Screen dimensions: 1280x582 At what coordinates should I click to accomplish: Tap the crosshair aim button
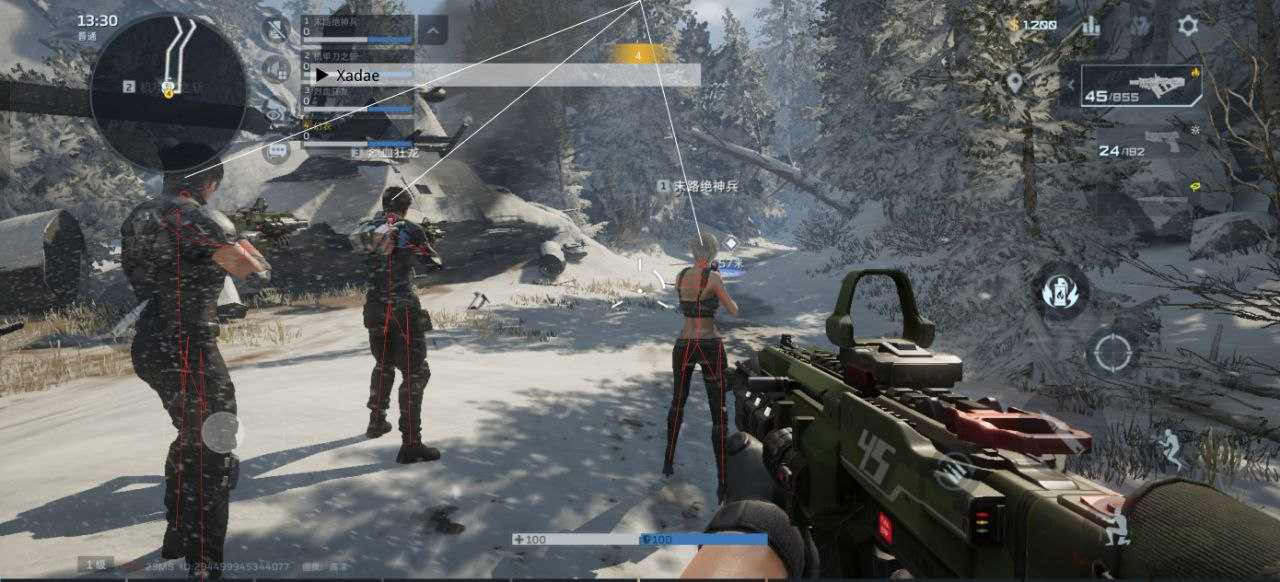pos(1110,352)
